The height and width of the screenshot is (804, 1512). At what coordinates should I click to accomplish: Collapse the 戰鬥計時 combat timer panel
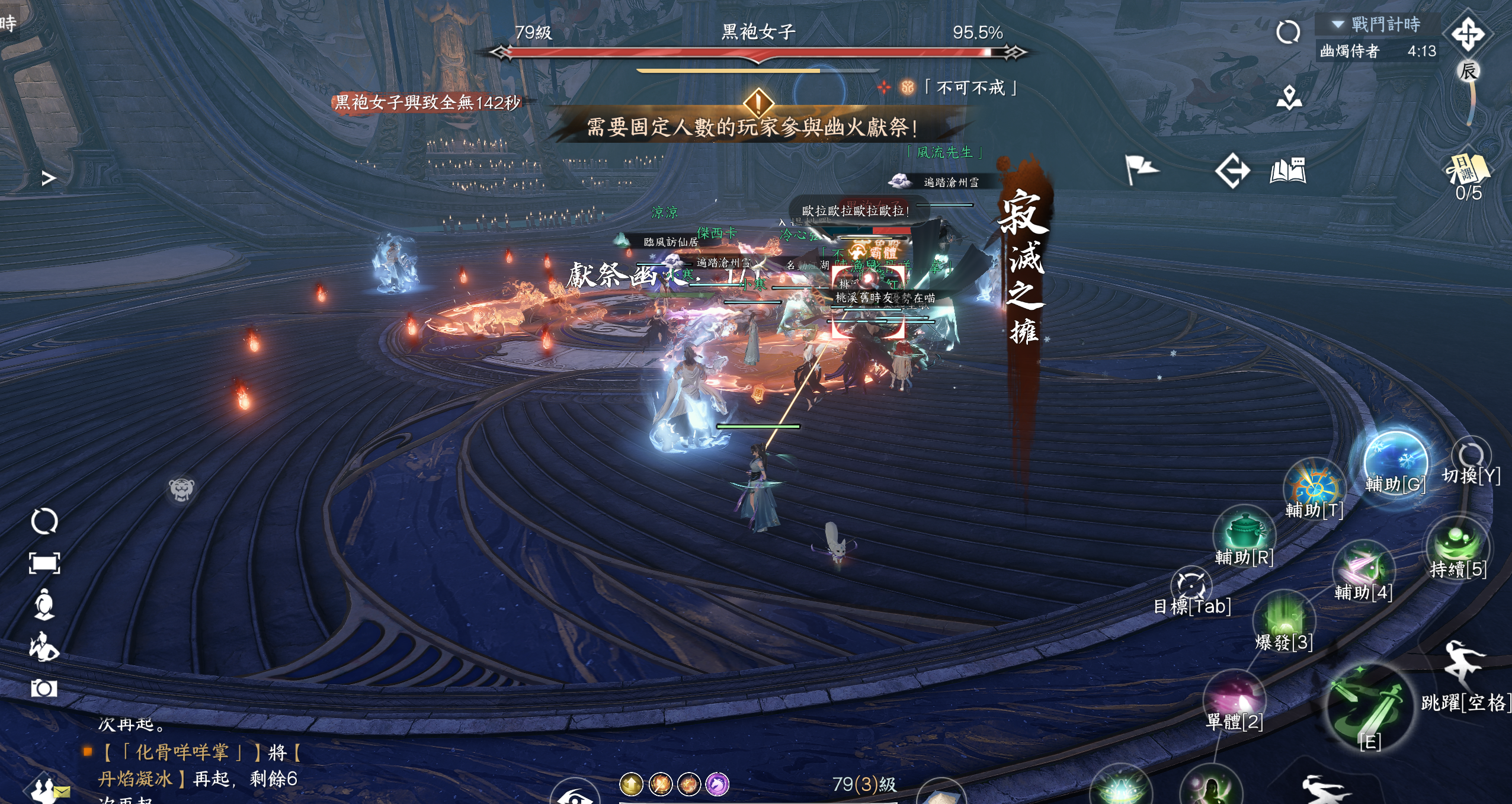pos(1338,24)
